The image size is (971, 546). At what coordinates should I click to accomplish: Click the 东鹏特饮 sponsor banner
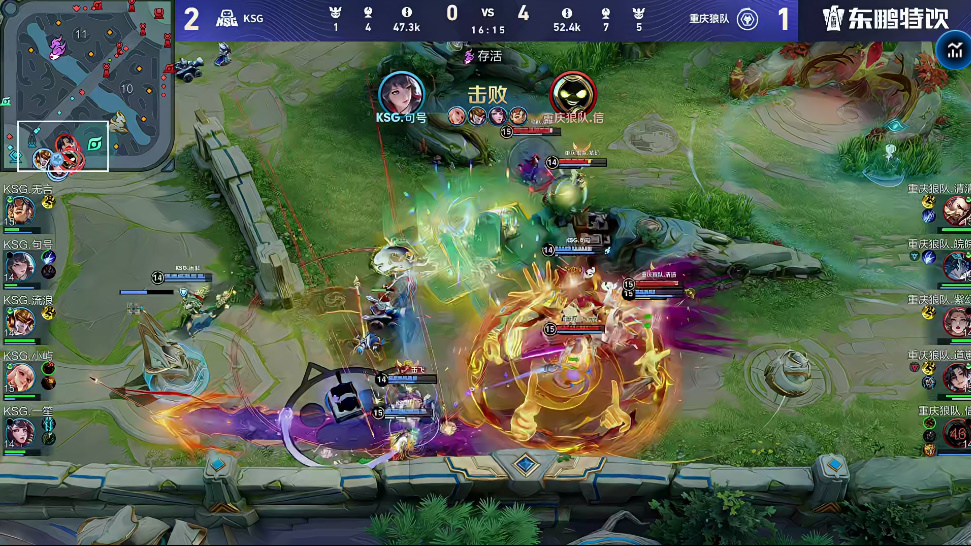tap(885, 19)
